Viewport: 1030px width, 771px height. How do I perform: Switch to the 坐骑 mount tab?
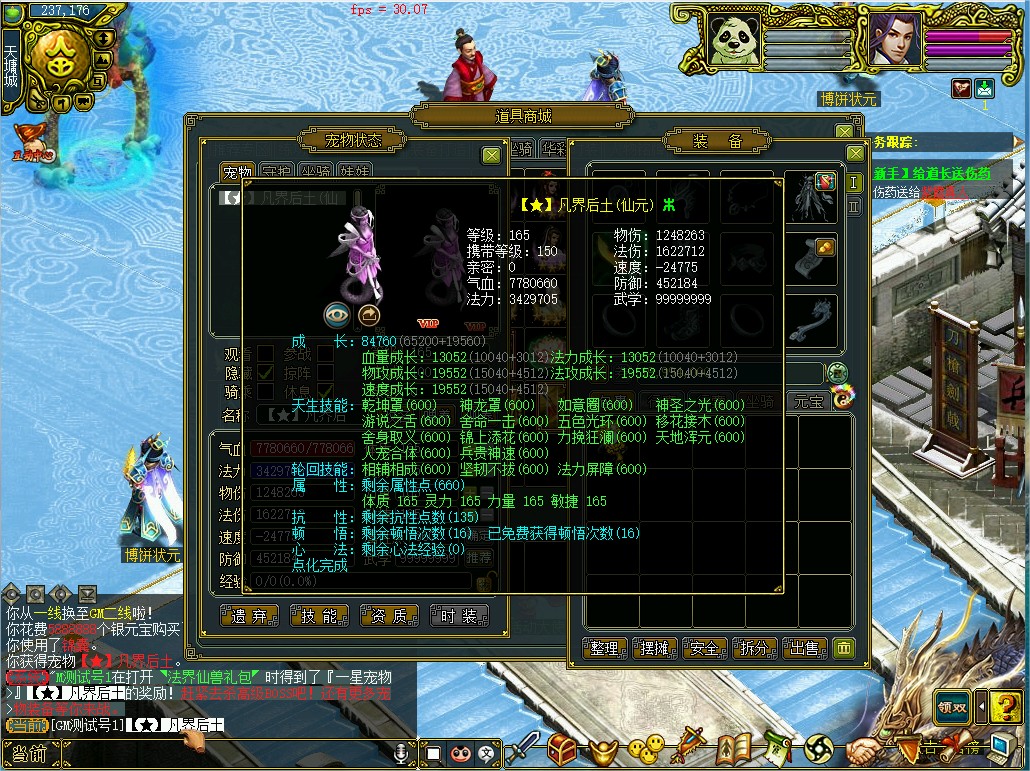[319, 173]
